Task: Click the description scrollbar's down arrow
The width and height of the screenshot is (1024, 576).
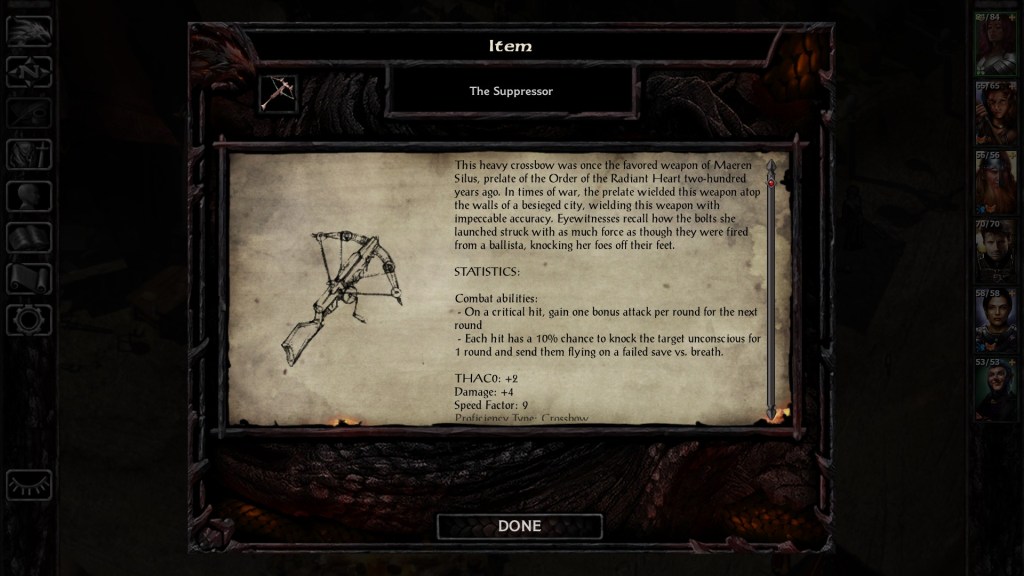Action: (771, 411)
